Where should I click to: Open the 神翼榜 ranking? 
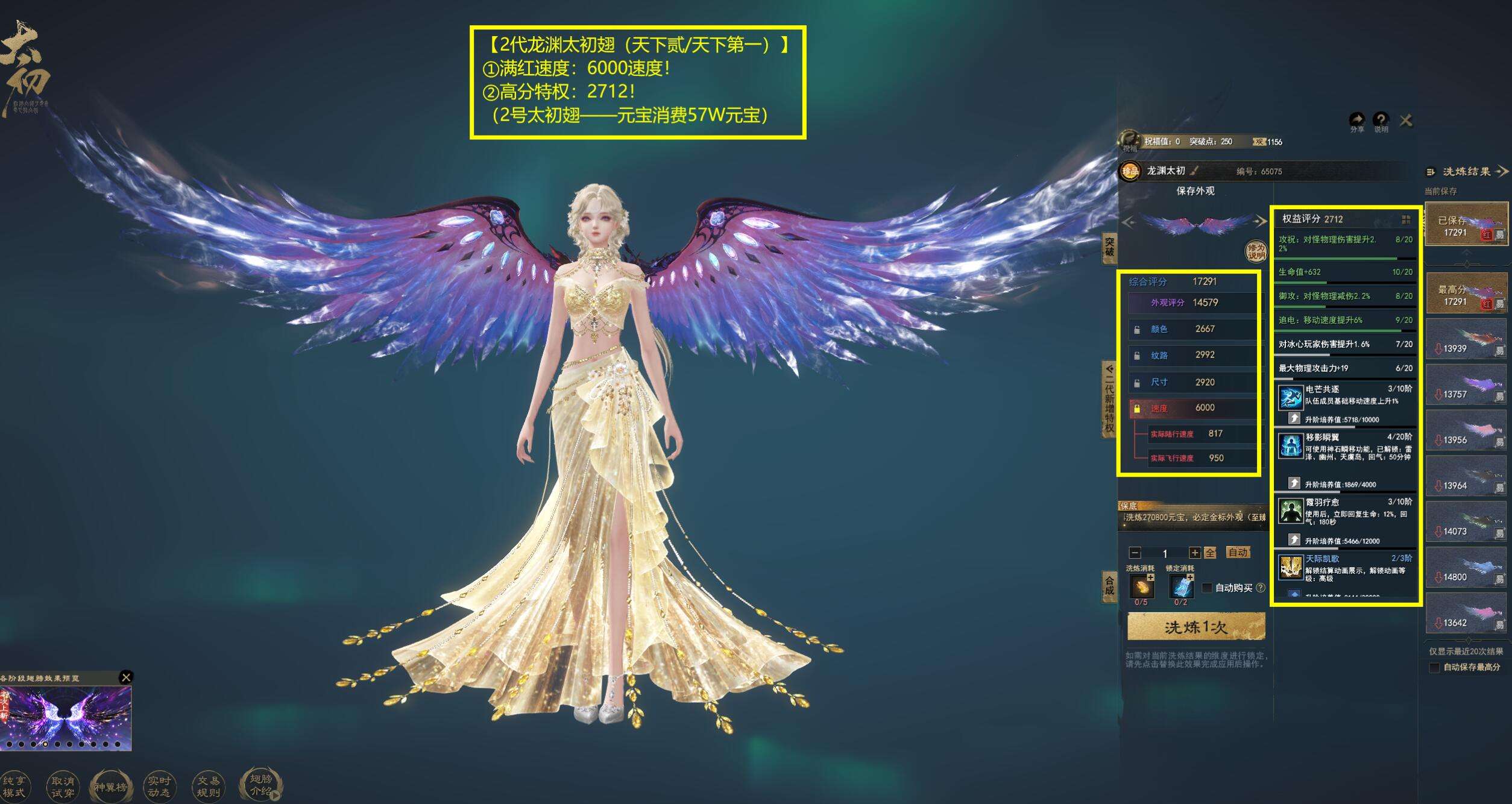click(x=110, y=787)
